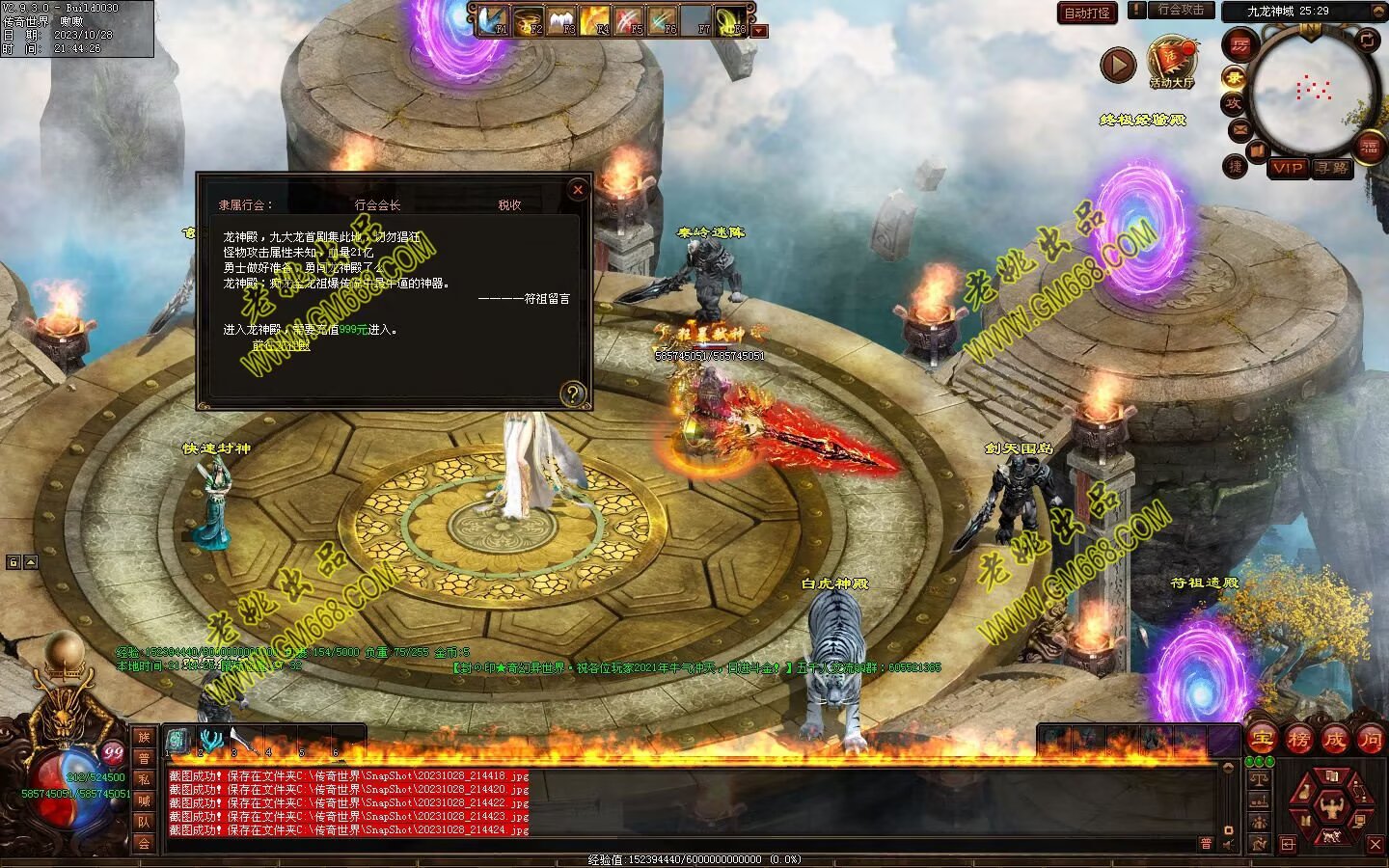
Task: Expand the skill bar dropdown arrow
Action: pyautogui.click(x=760, y=31)
